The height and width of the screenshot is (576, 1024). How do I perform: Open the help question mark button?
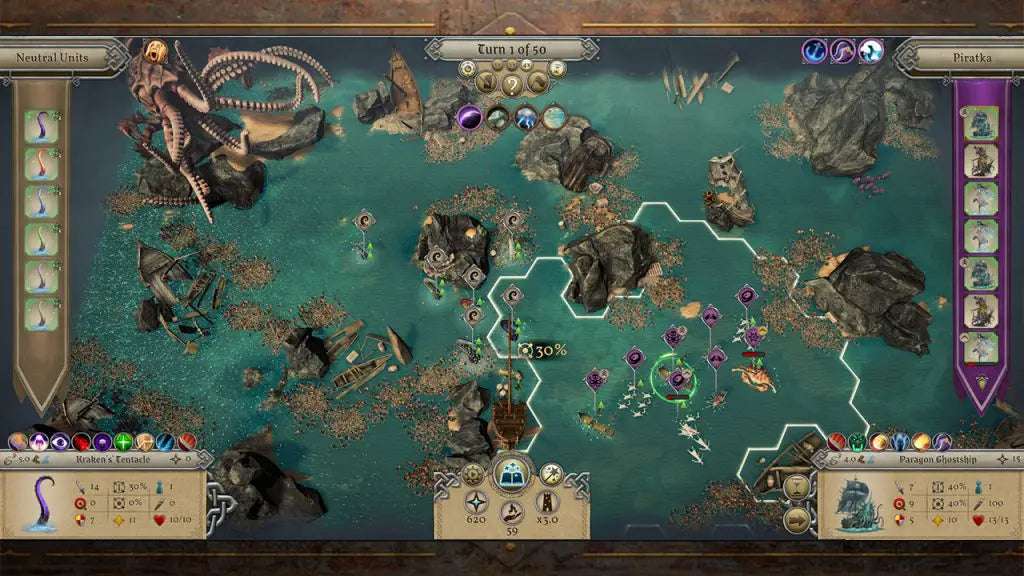(512, 84)
